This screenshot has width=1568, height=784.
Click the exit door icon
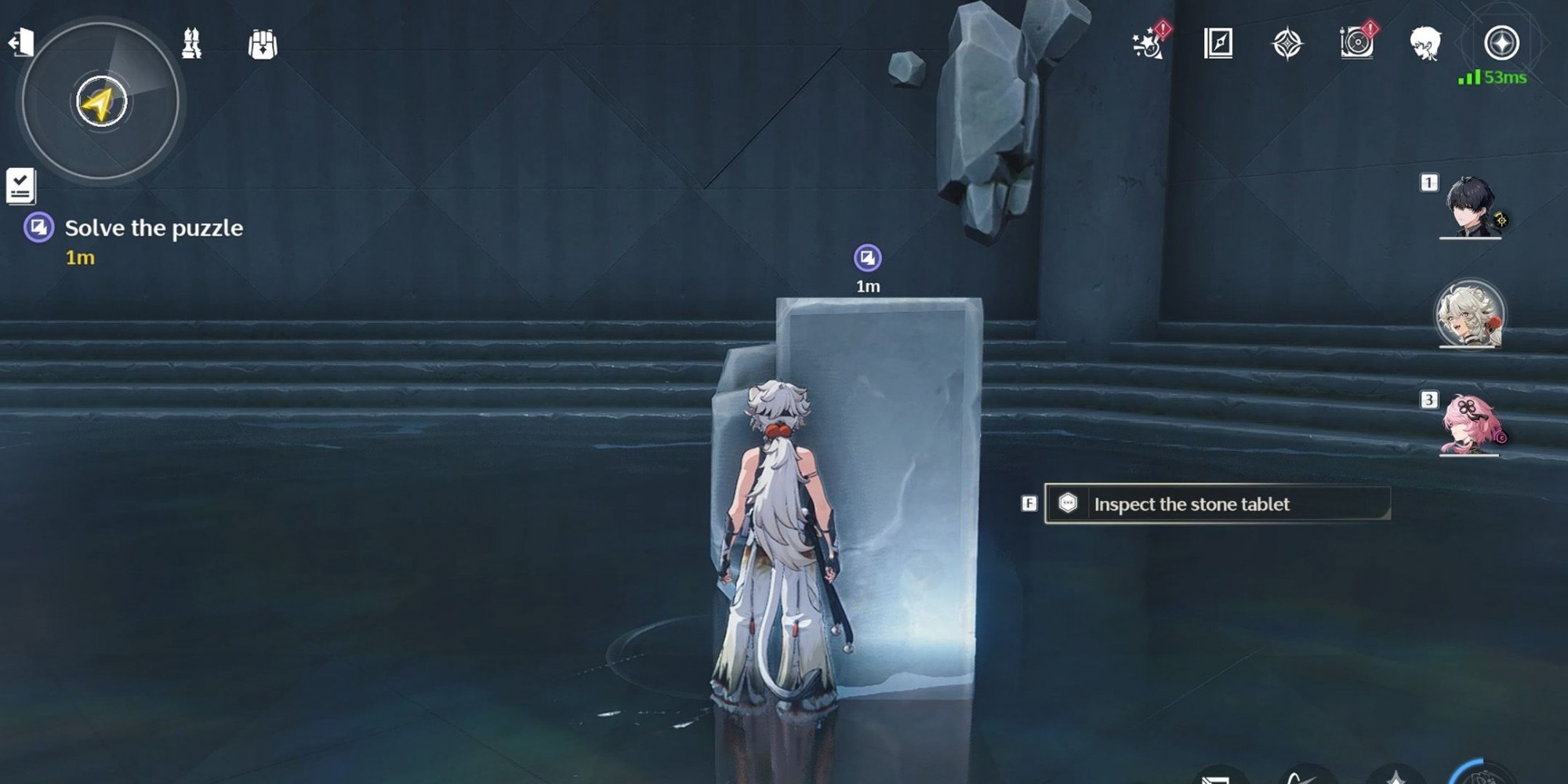21,42
